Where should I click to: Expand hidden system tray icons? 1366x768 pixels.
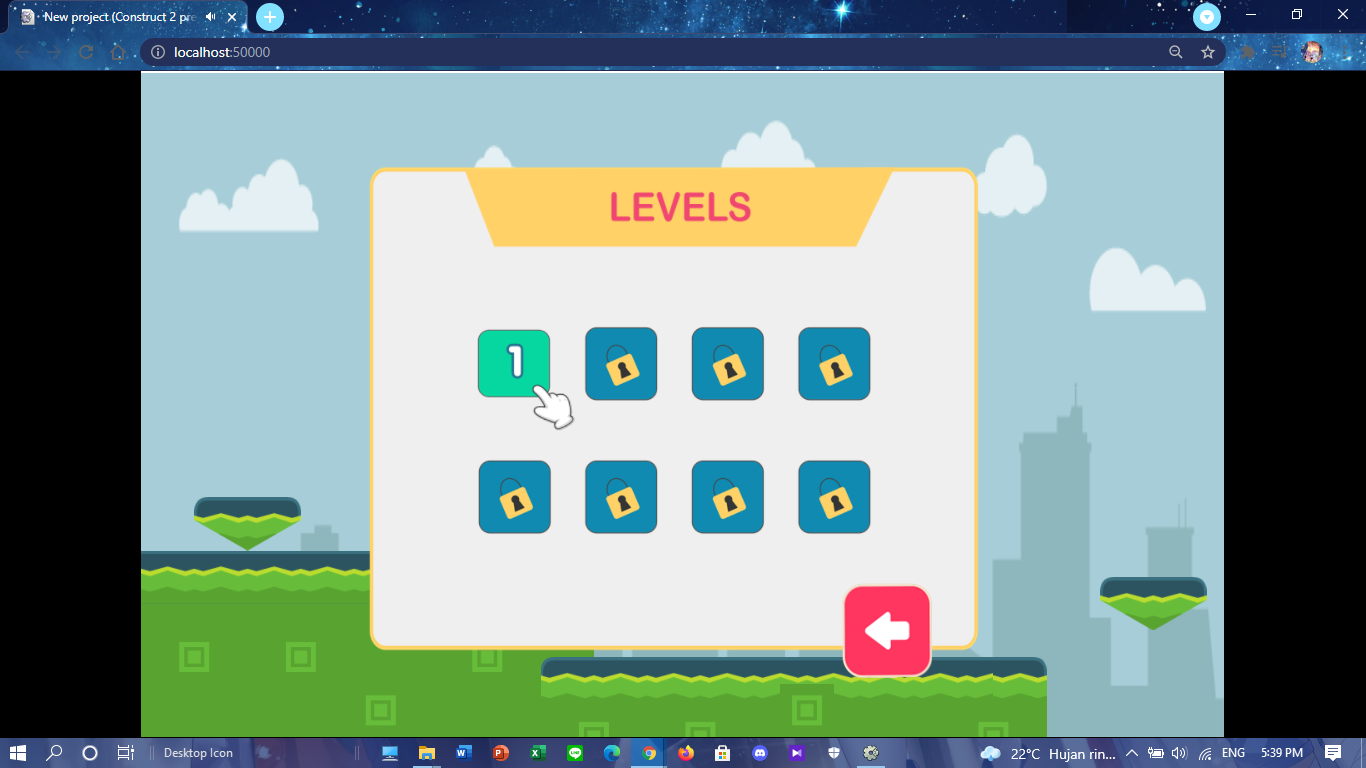pos(1131,753)
